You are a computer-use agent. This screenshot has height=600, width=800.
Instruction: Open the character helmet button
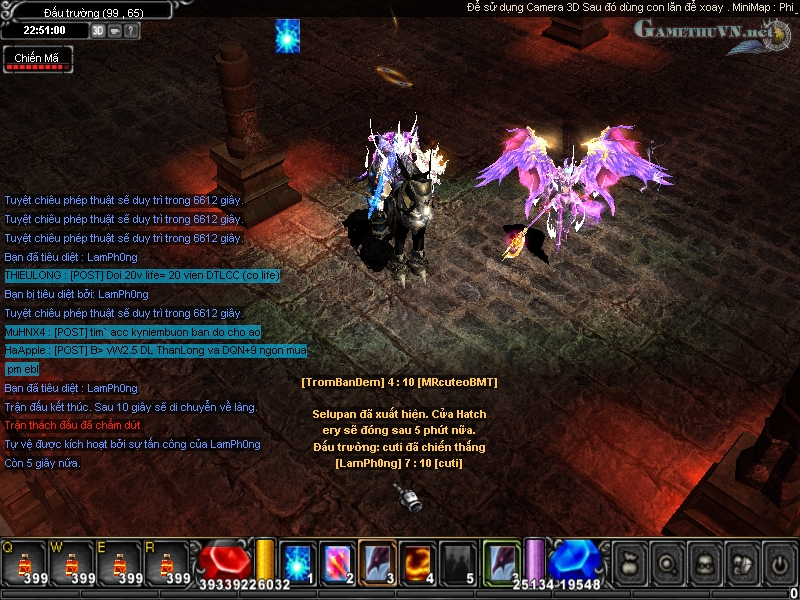[705, 563]
